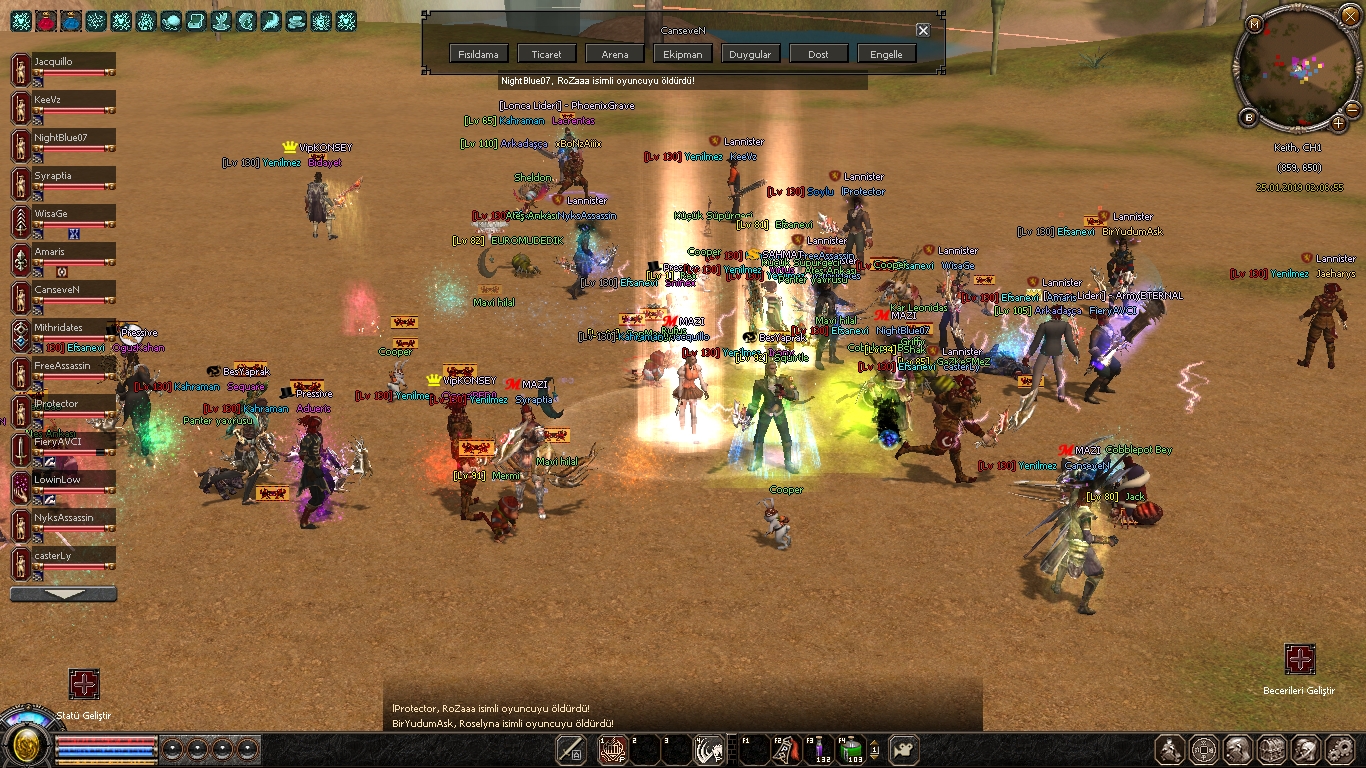Block the player with Engelle
1366x768 pixels.
click(x=886, y=54)
